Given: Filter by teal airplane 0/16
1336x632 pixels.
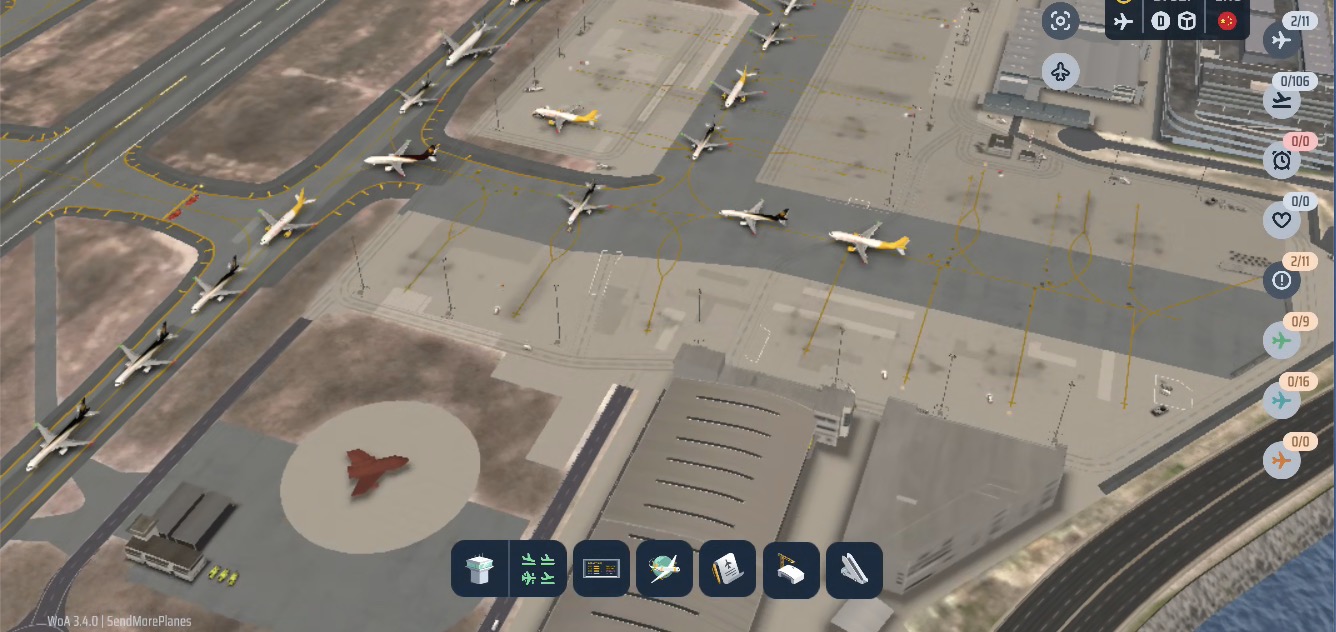Looking at the screenshot, I should (1281, 401).
